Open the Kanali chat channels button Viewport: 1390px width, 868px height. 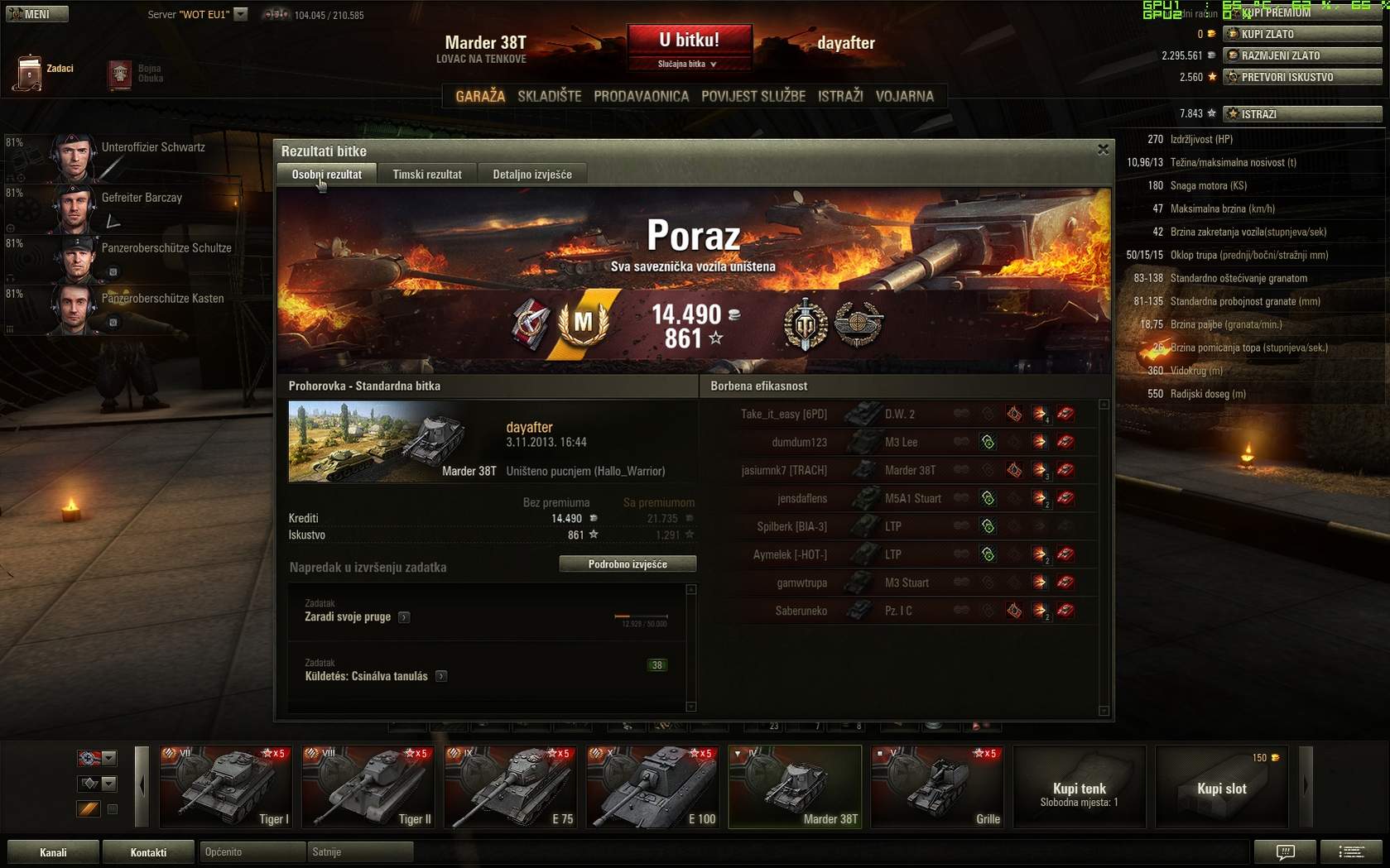click(53, 852)
